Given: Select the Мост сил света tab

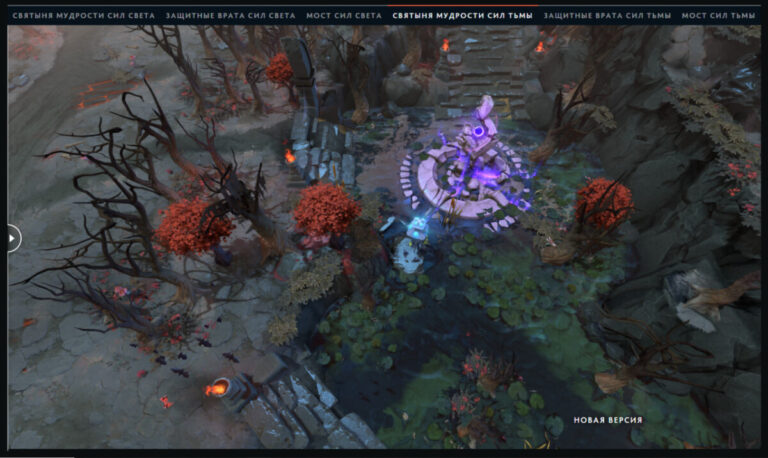Looking at the screenshot, I should (x=344, y=16).
